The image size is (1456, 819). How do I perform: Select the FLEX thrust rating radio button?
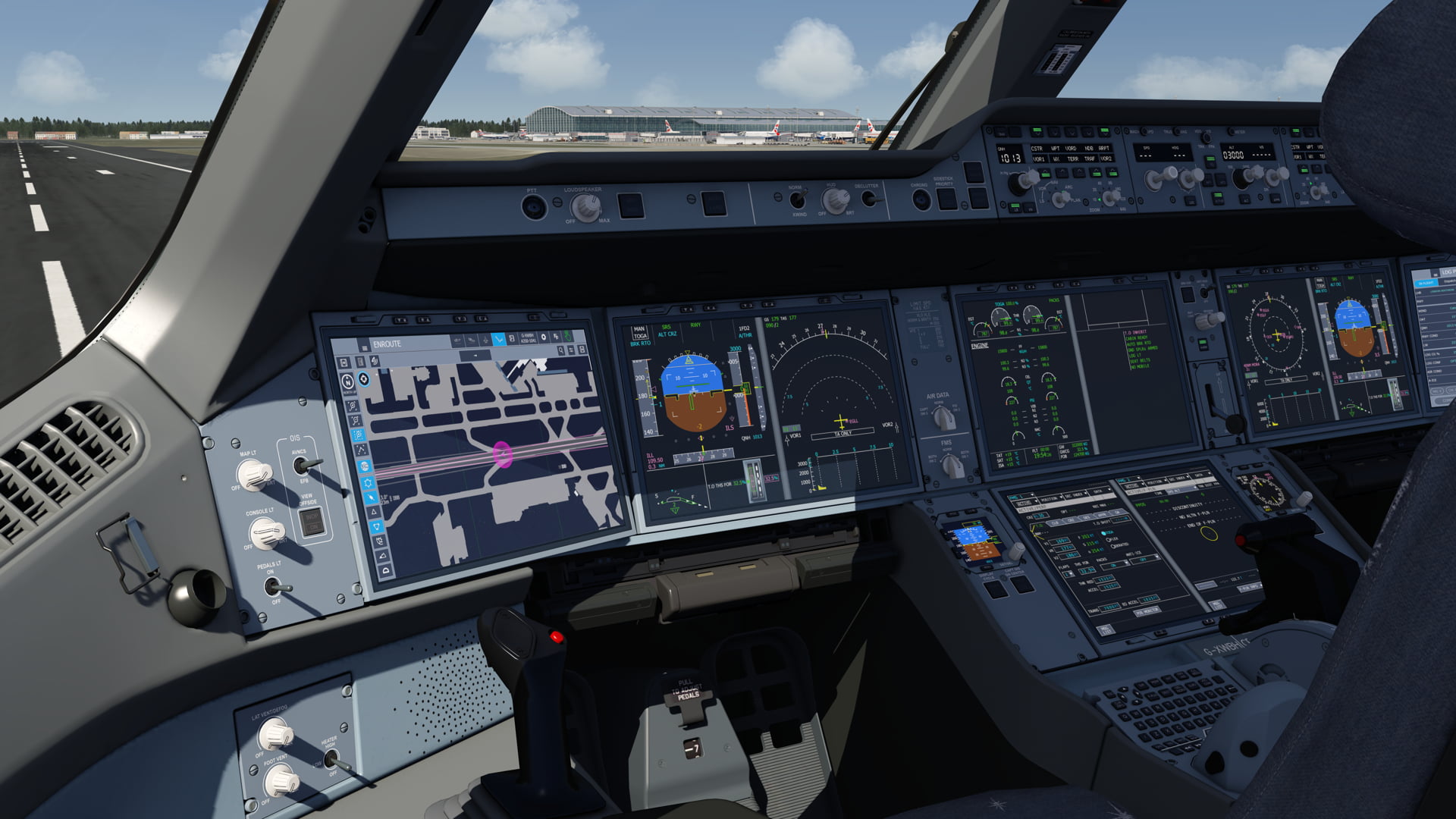(x=1108, y=540)
